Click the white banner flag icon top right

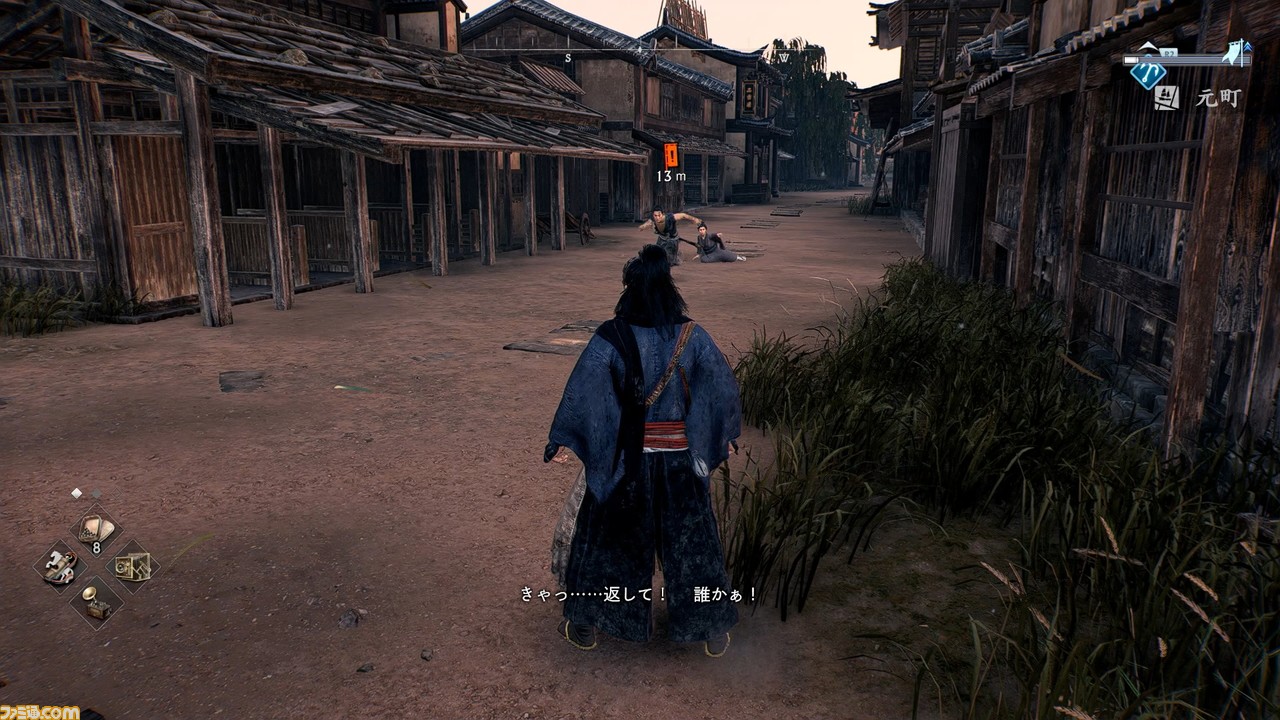pyautogui.click(x=1233, y=52)
